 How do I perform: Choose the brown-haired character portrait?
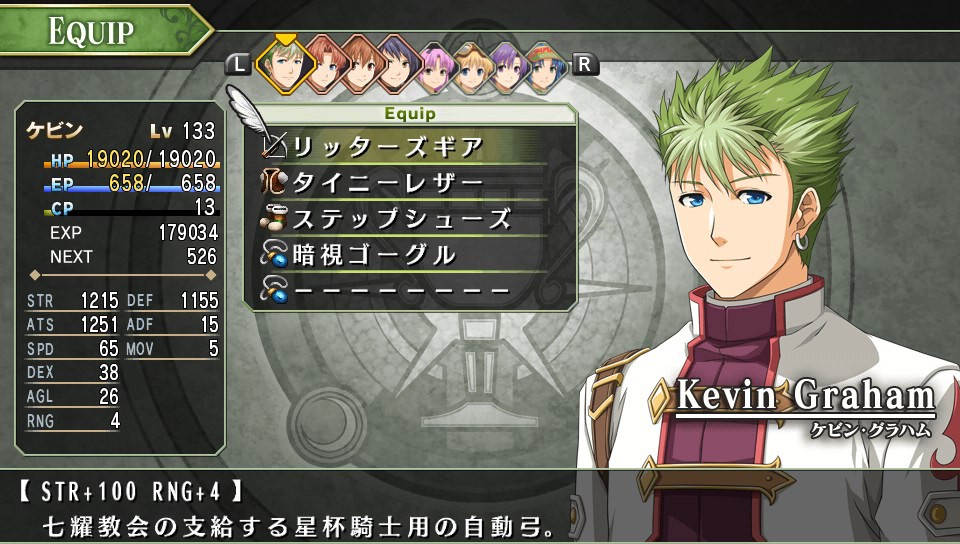(x=361, y=65)
